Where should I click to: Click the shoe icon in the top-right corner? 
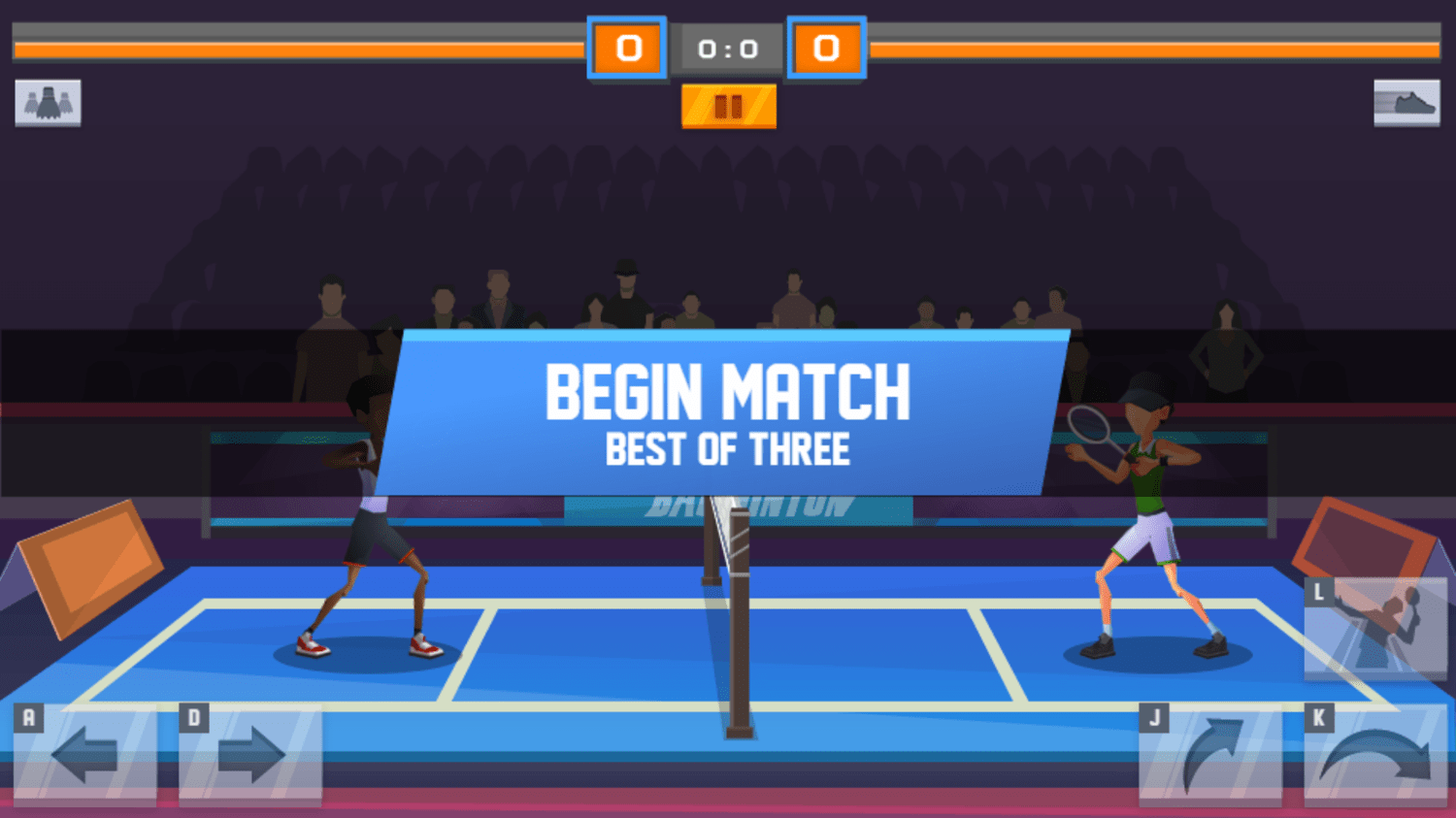click(1406, 103)
